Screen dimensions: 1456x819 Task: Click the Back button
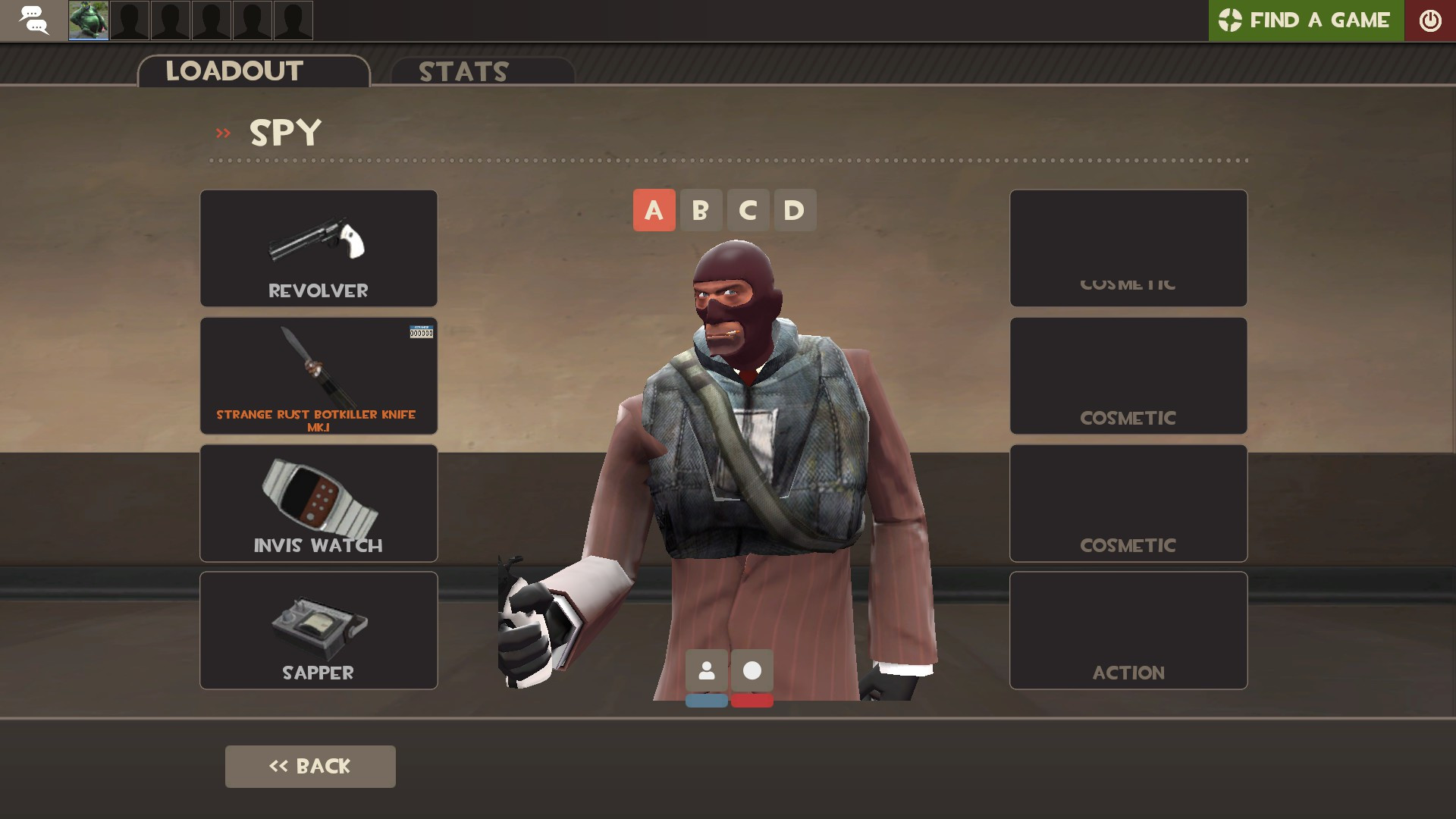[x=309, y=766]
